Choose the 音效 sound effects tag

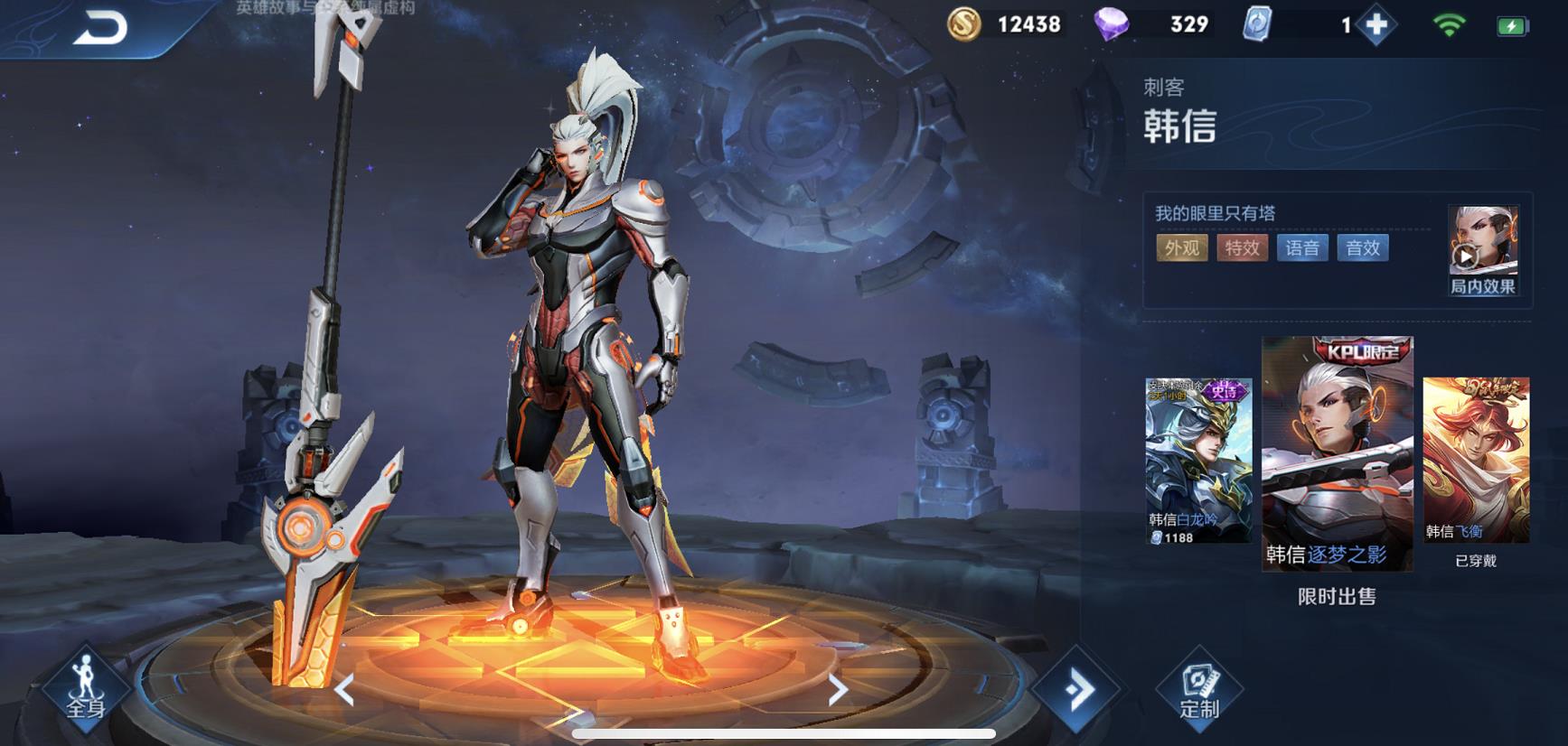point(1363,248)
